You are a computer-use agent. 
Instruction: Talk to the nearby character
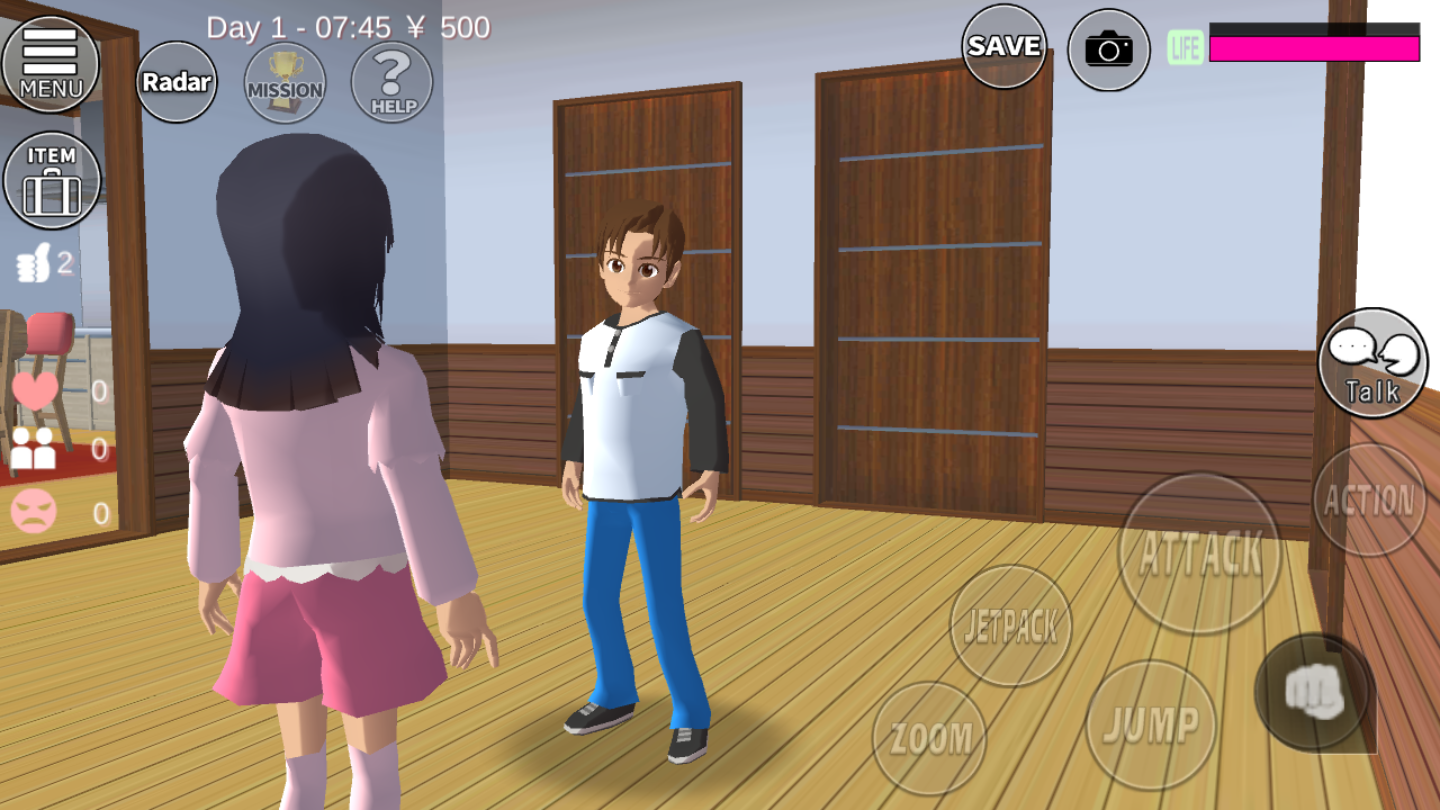[x=1373, y=362]
